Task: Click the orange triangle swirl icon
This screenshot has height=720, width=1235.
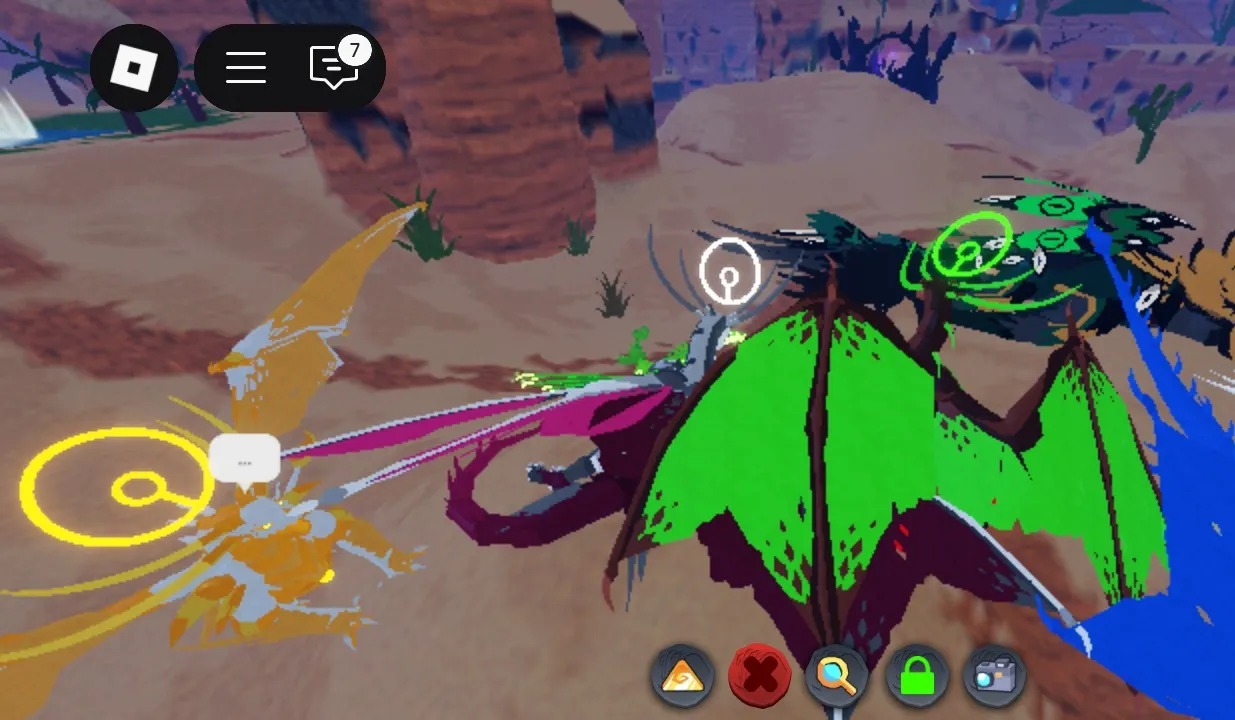Action: 684,677
